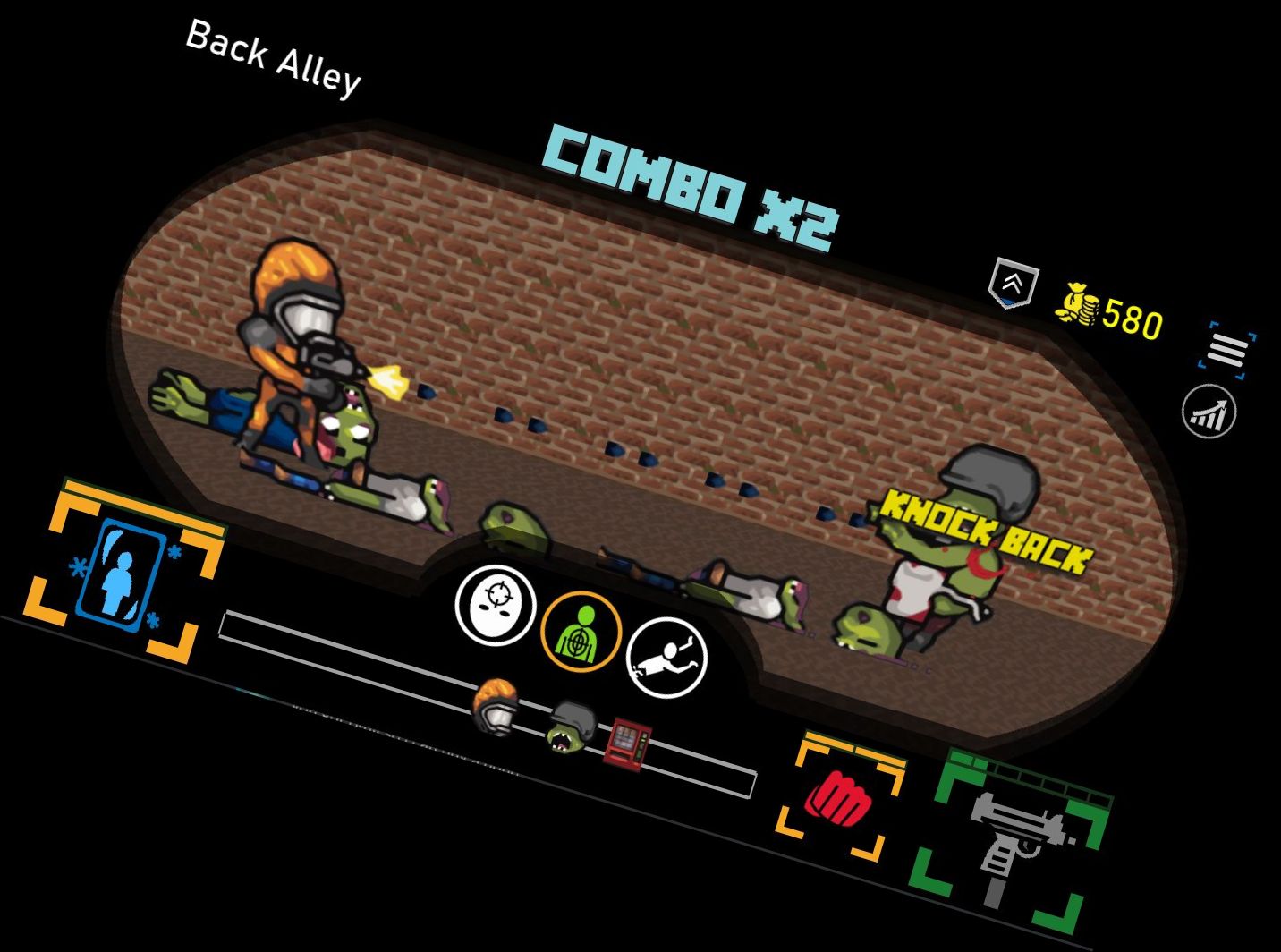Click the KNOCK BACK popup text
This screenshot has width=1281, height=952.
(980, 530)
